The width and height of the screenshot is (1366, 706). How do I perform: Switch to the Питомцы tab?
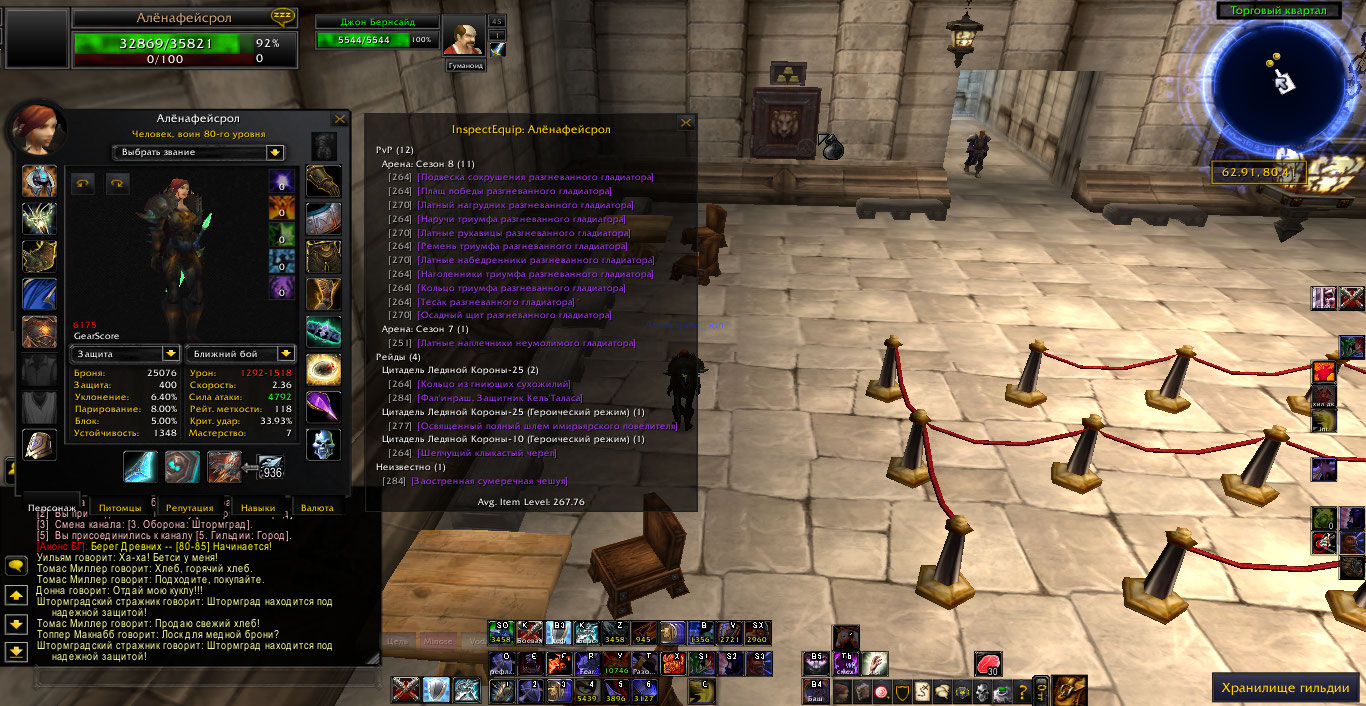point(120,508)
